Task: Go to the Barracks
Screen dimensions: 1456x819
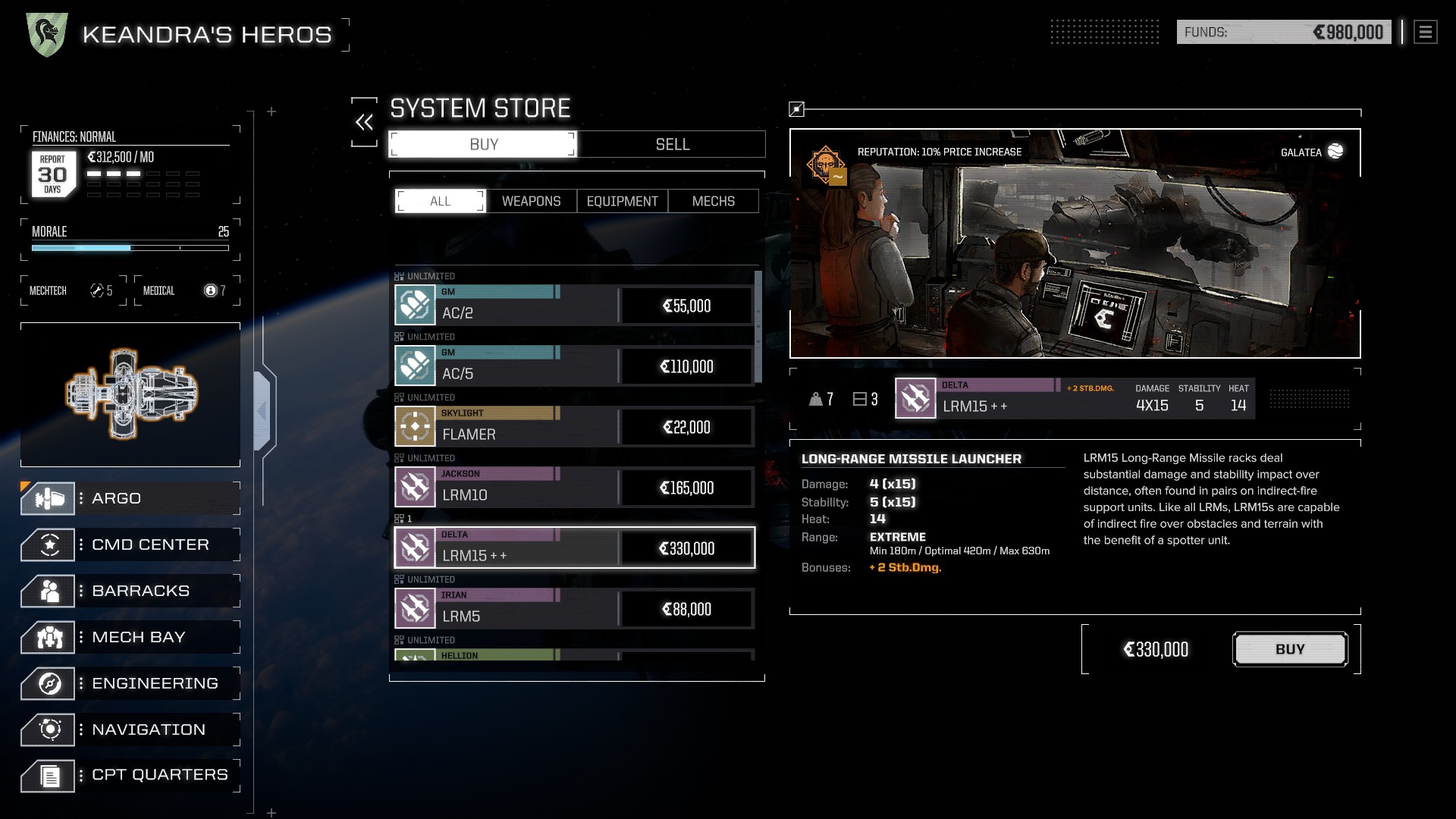Action: click(x=130, y=591)
